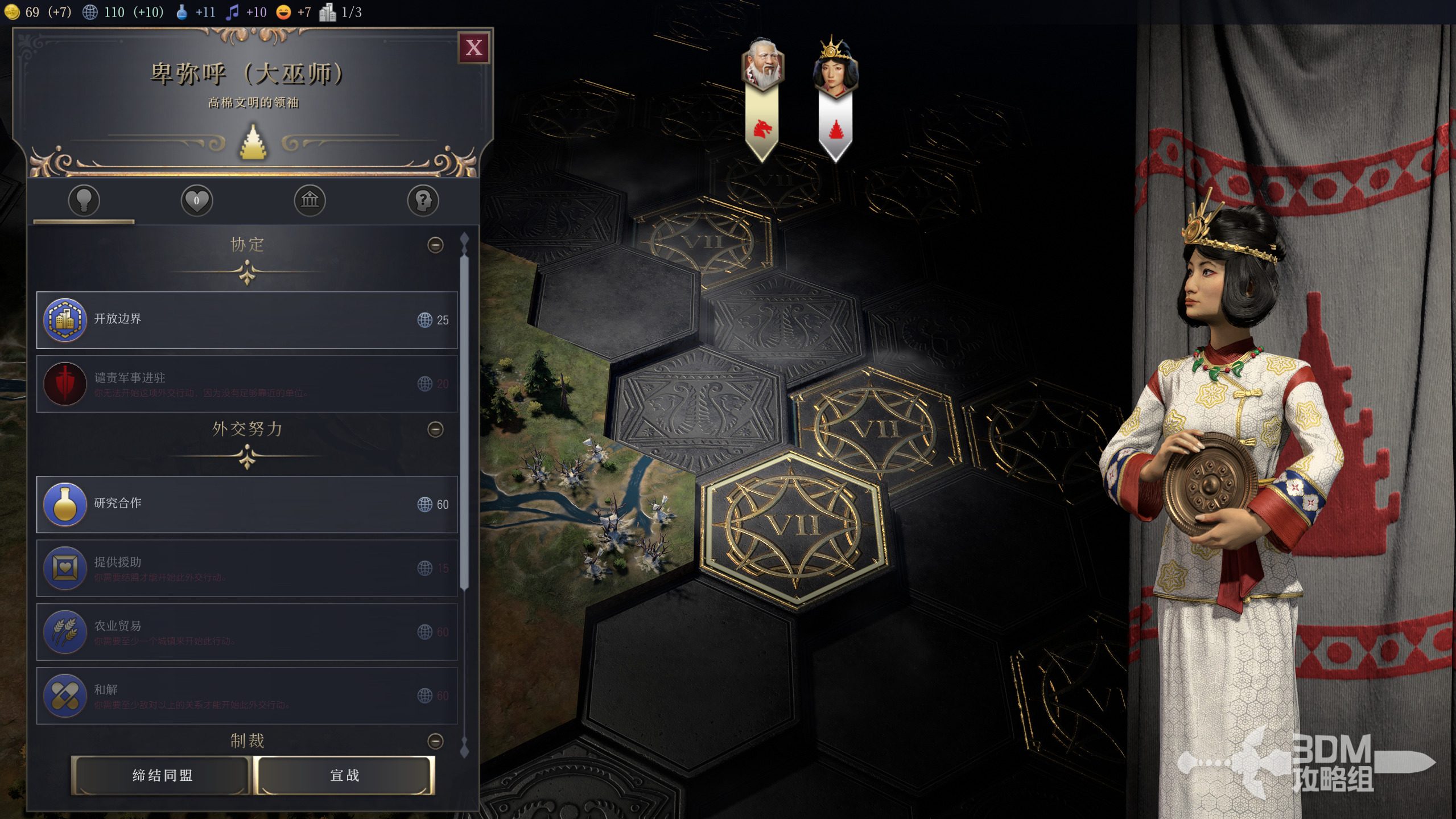Declare war with the 宣战 button
The height and width of the screenshot is (819, 1456).
(x=345, y=775)
